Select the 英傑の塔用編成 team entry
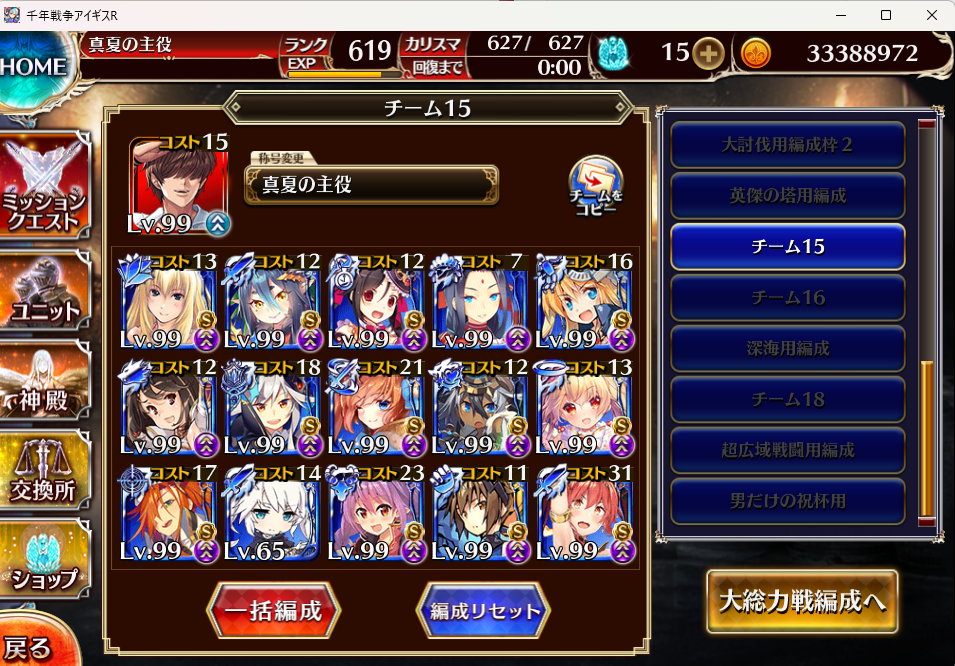The width and height of the screenshot is (955, 666). click(788, 196)
